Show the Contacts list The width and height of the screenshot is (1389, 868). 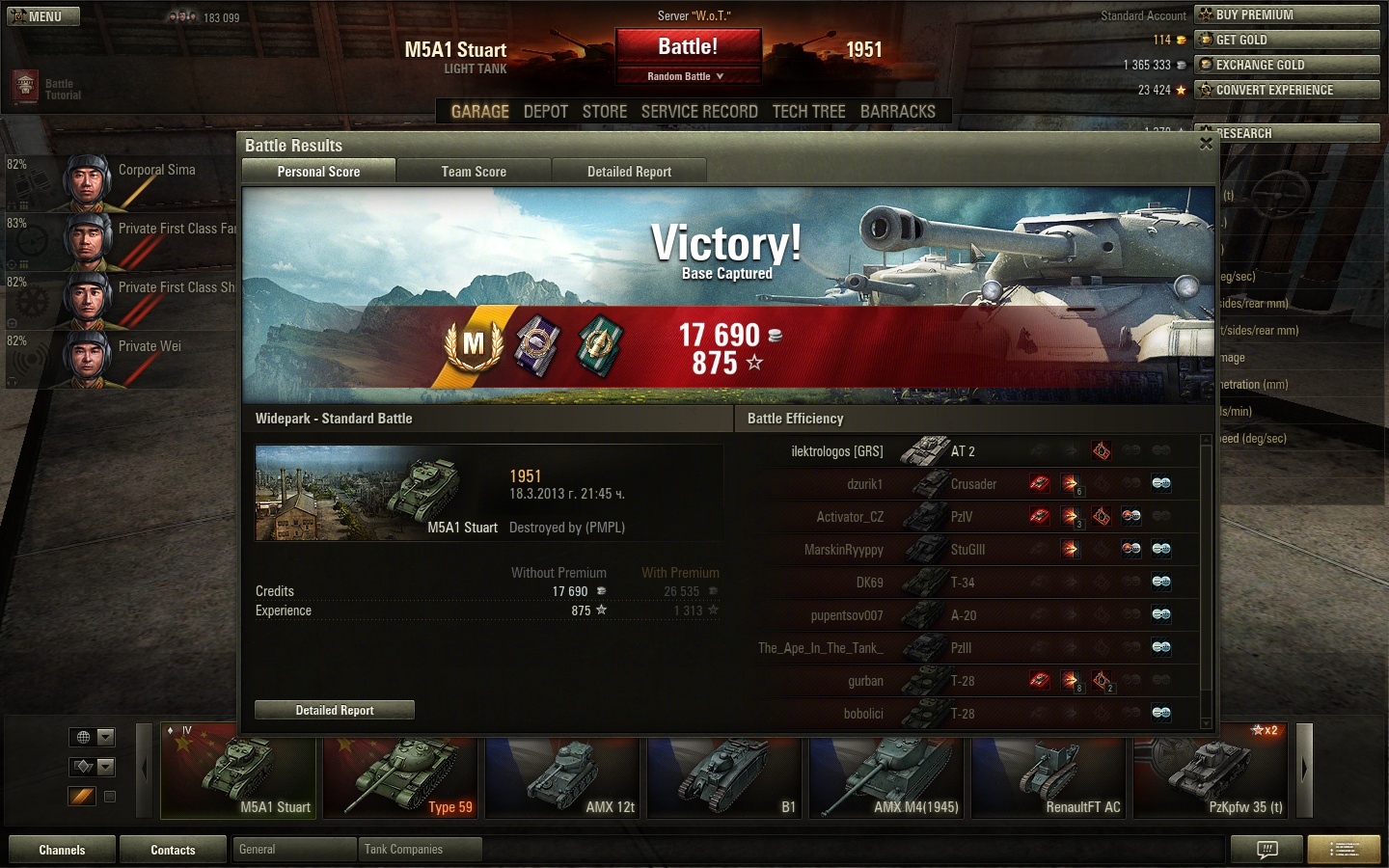pyautogui.click(x=173, y=850)
